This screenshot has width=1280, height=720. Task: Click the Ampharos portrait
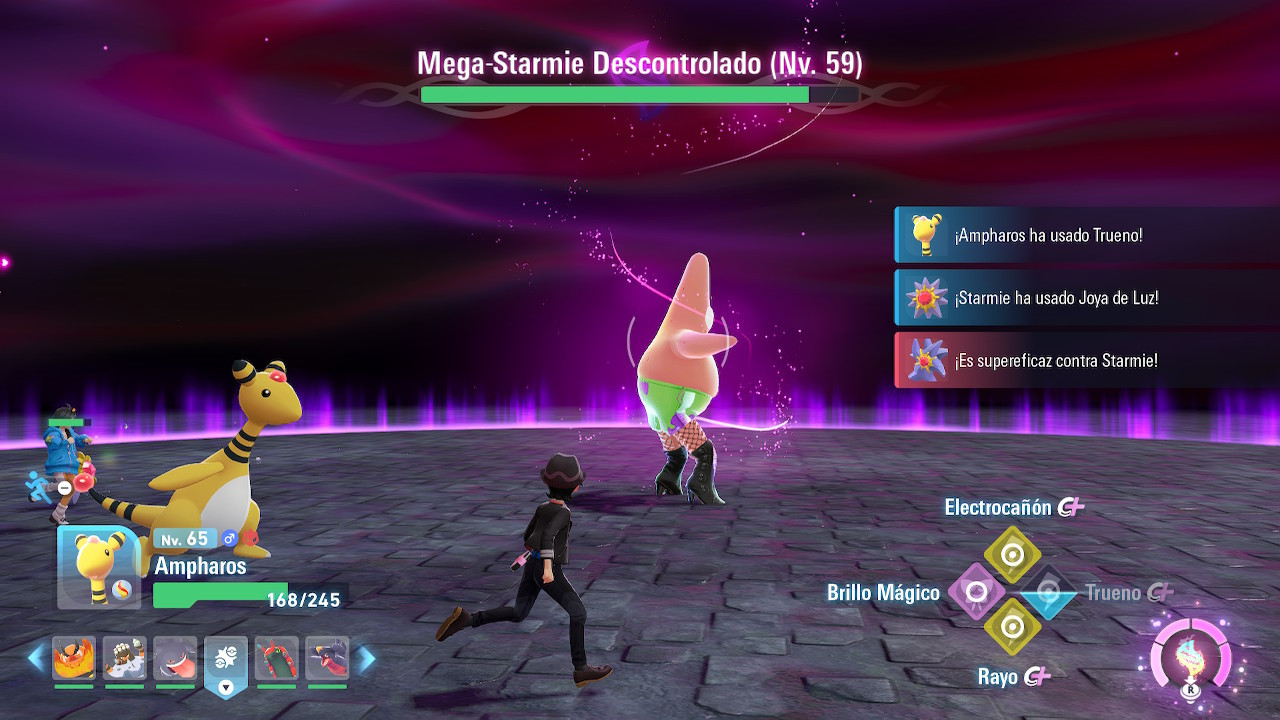click(x=98, y=567)
